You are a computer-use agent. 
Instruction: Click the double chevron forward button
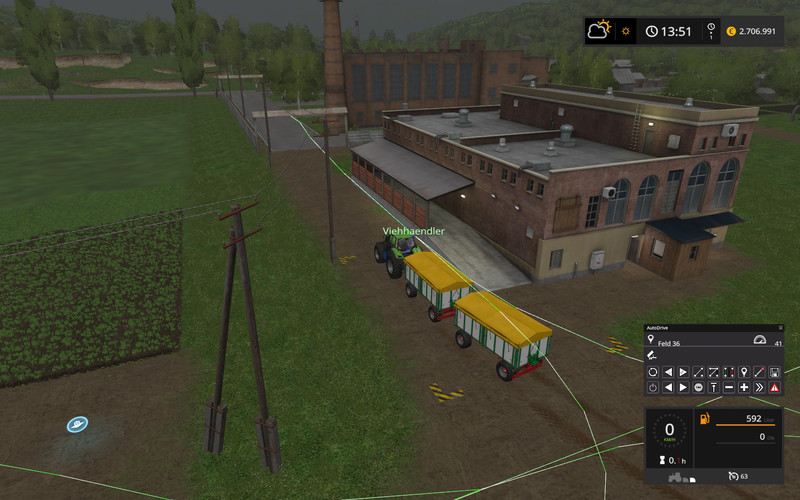(759, 387)
